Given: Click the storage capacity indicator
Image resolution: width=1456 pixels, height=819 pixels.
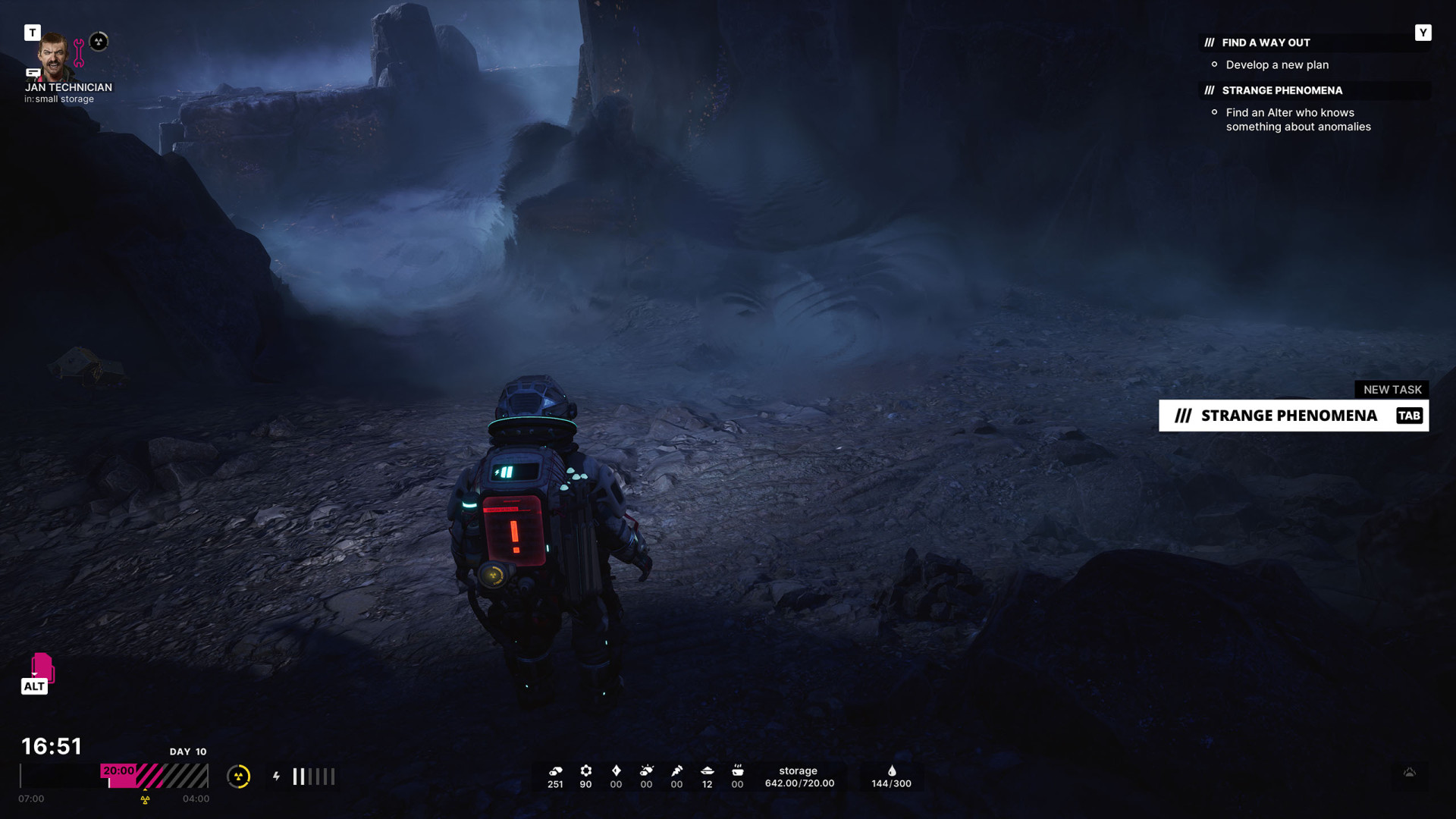Looking at the screenshot, I should [x=799, y=777].
